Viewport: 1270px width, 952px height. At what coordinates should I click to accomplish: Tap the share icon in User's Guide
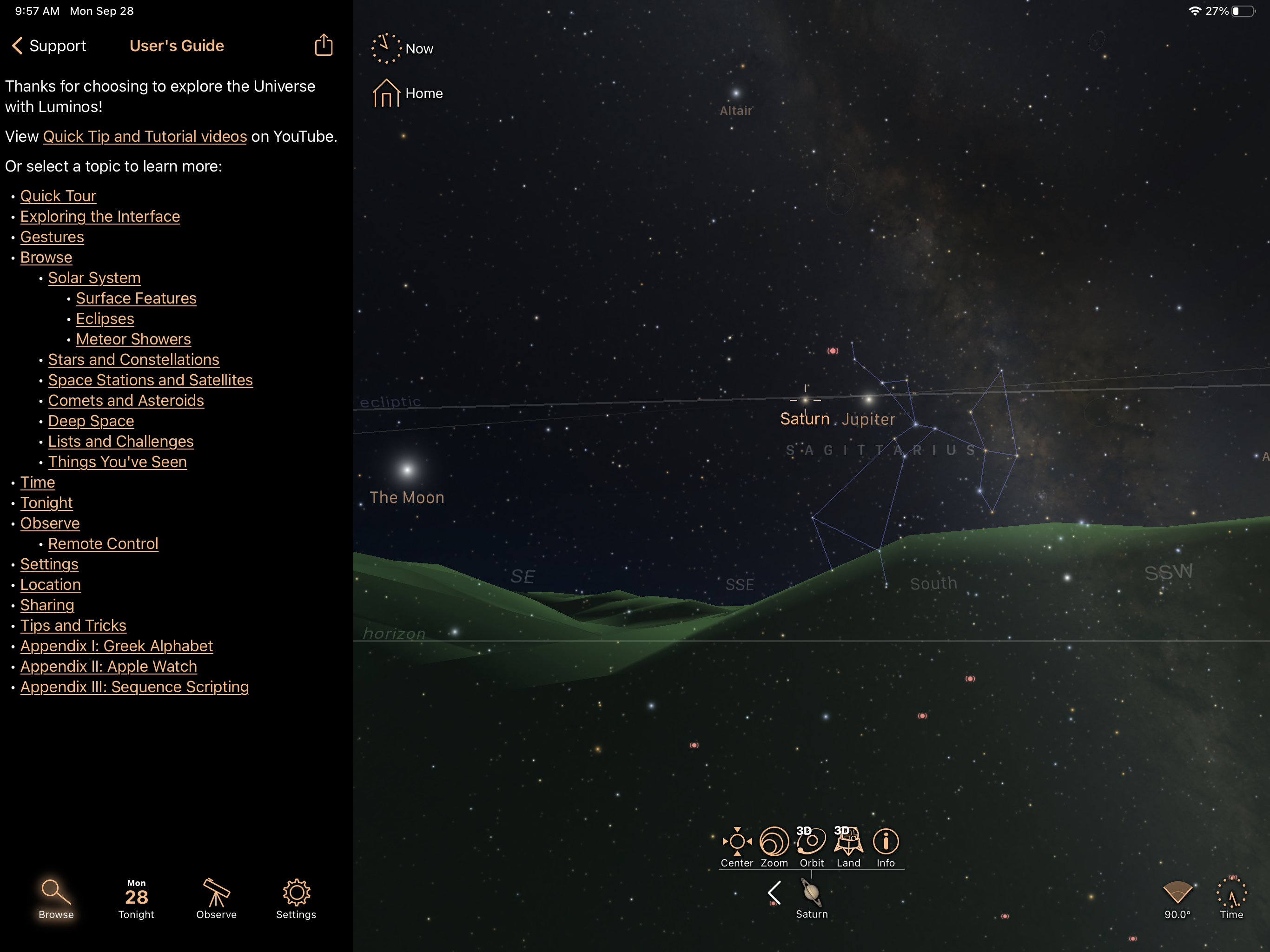pyautogui.click(x=324, y=46)
